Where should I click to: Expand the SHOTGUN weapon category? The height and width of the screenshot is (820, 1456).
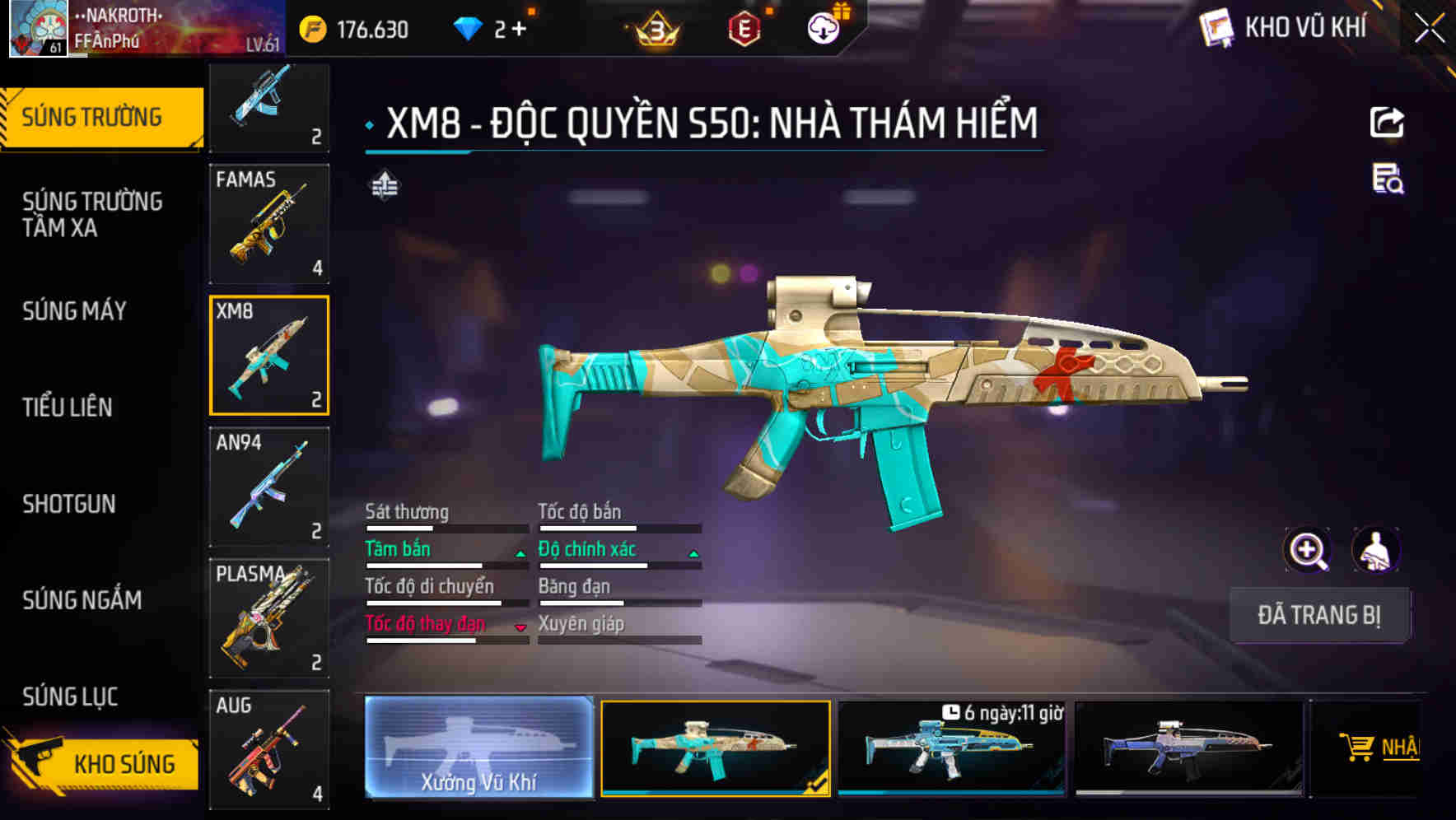point(69,504)
